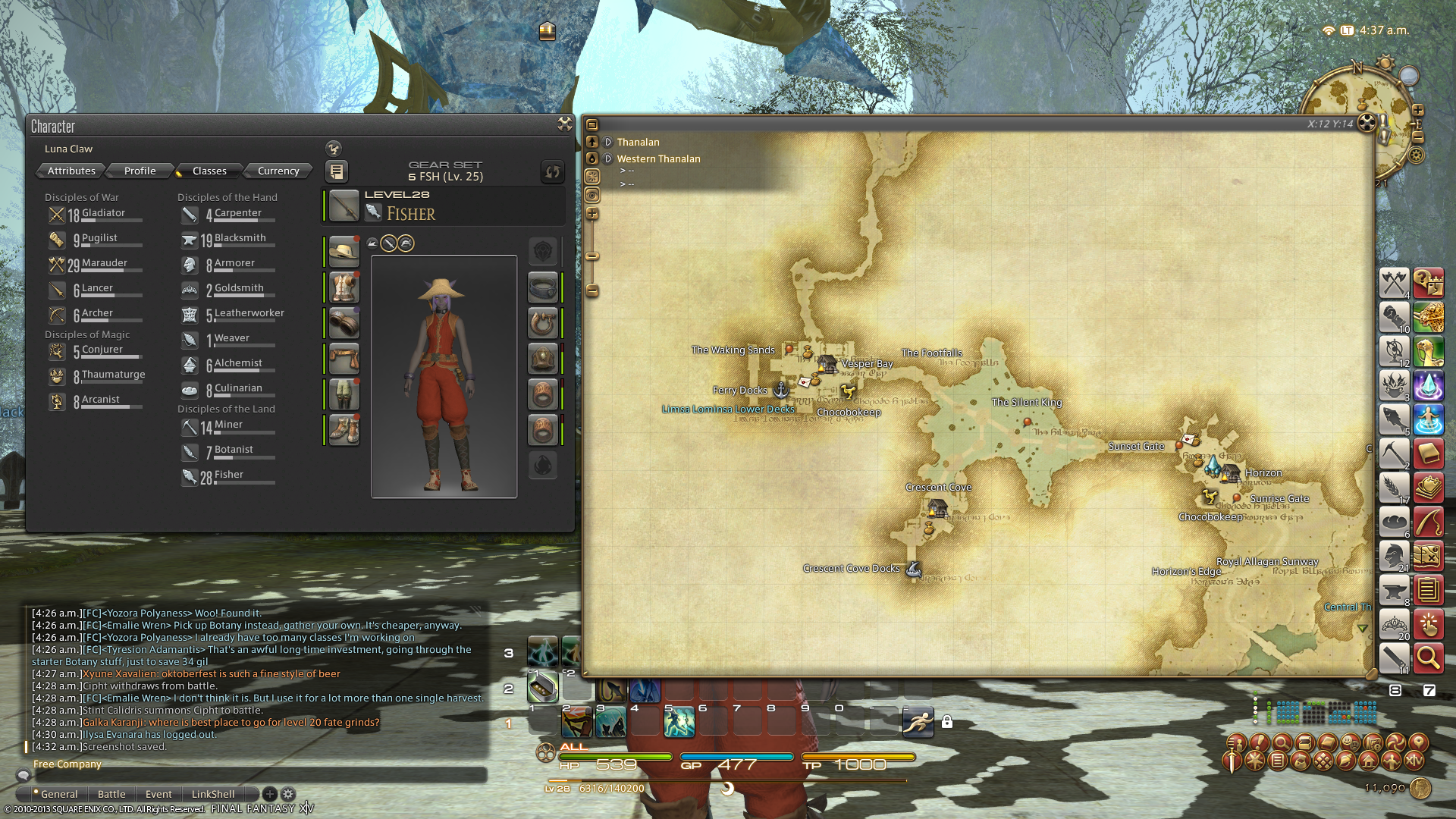Switch to the Attributes tab
Image resolution: width=1456 pixels, height=819 pixels.
71,171
